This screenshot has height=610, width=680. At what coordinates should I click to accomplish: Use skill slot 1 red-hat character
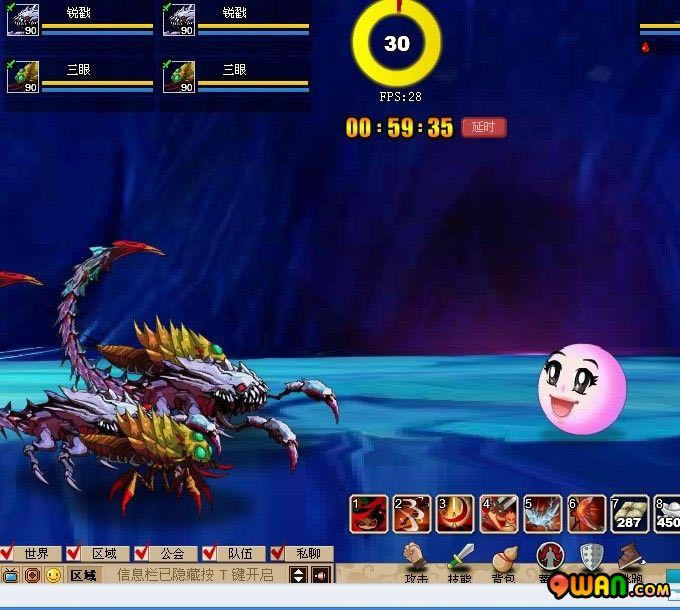tap(369, 514)
